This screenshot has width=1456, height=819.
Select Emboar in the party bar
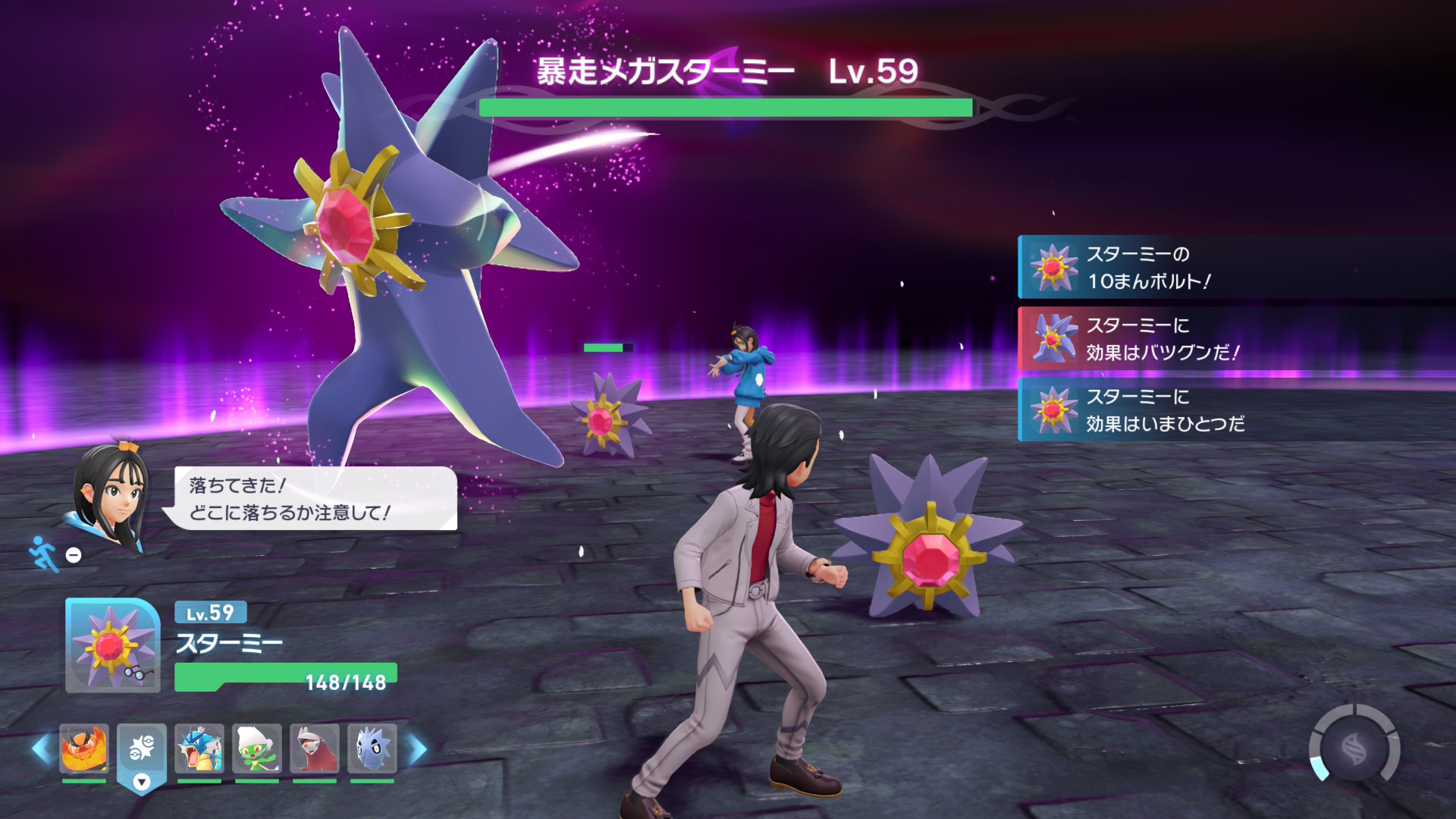click(x=84, y=748)
